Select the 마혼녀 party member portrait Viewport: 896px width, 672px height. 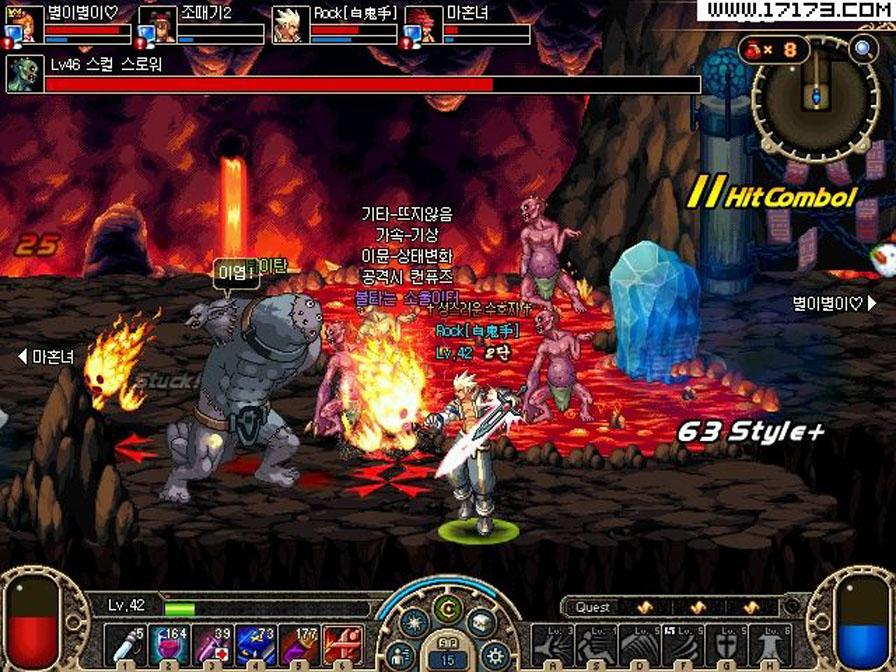pos(422,25)
